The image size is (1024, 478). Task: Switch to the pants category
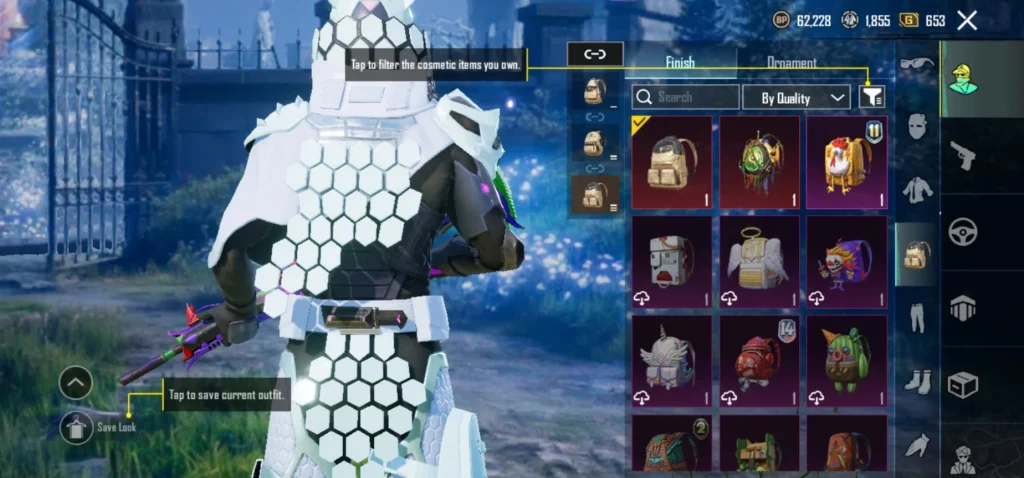916,317
